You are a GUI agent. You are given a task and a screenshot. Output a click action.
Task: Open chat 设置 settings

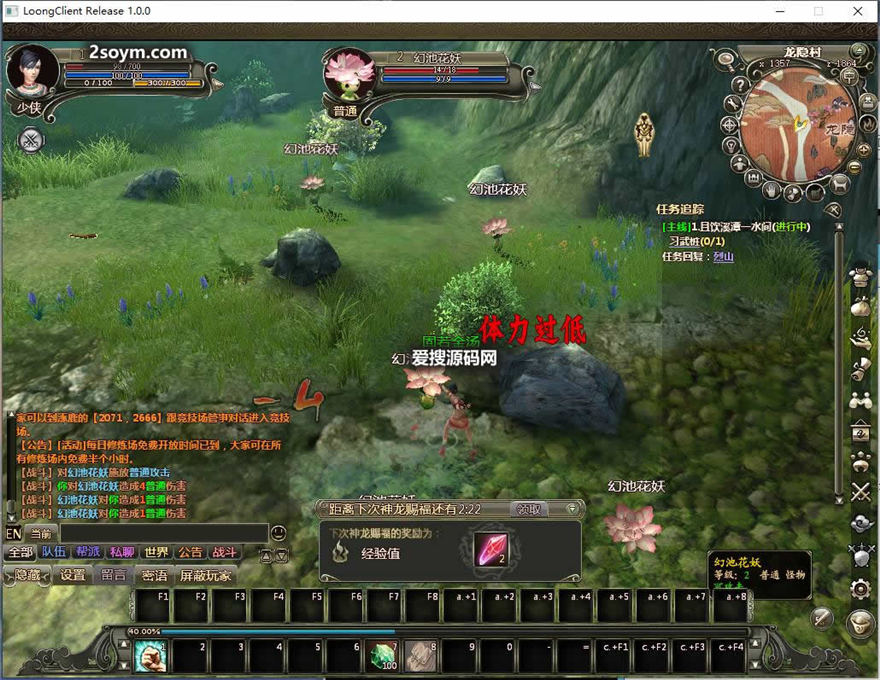click(72, 575)
